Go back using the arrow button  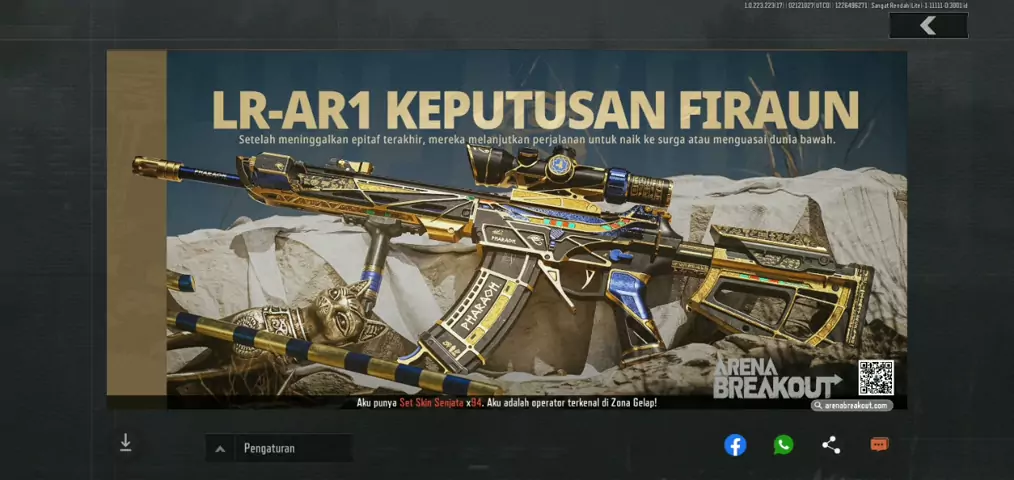tap(928, 26)
